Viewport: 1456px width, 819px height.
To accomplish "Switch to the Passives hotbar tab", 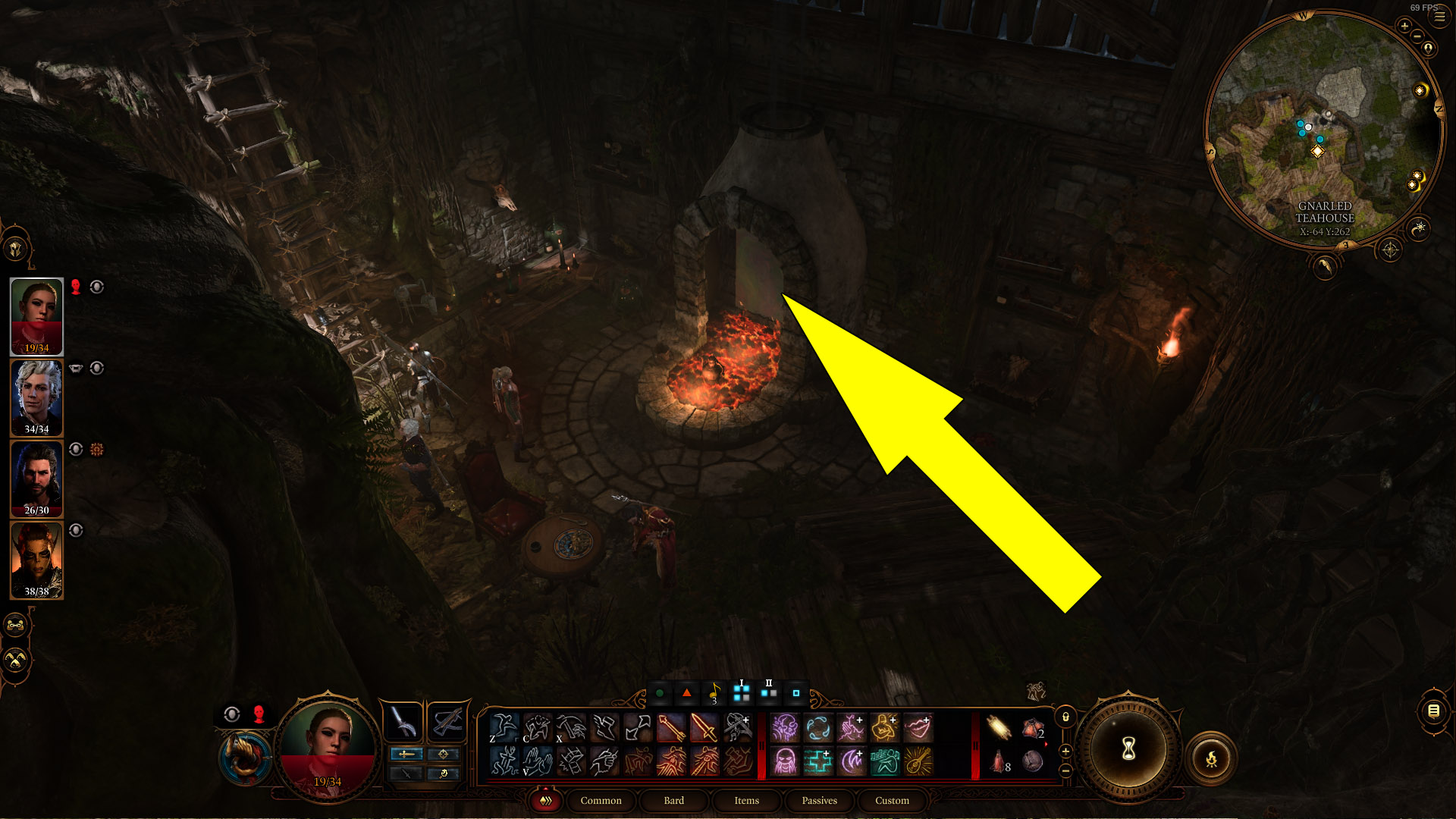I will coord(818,800).
